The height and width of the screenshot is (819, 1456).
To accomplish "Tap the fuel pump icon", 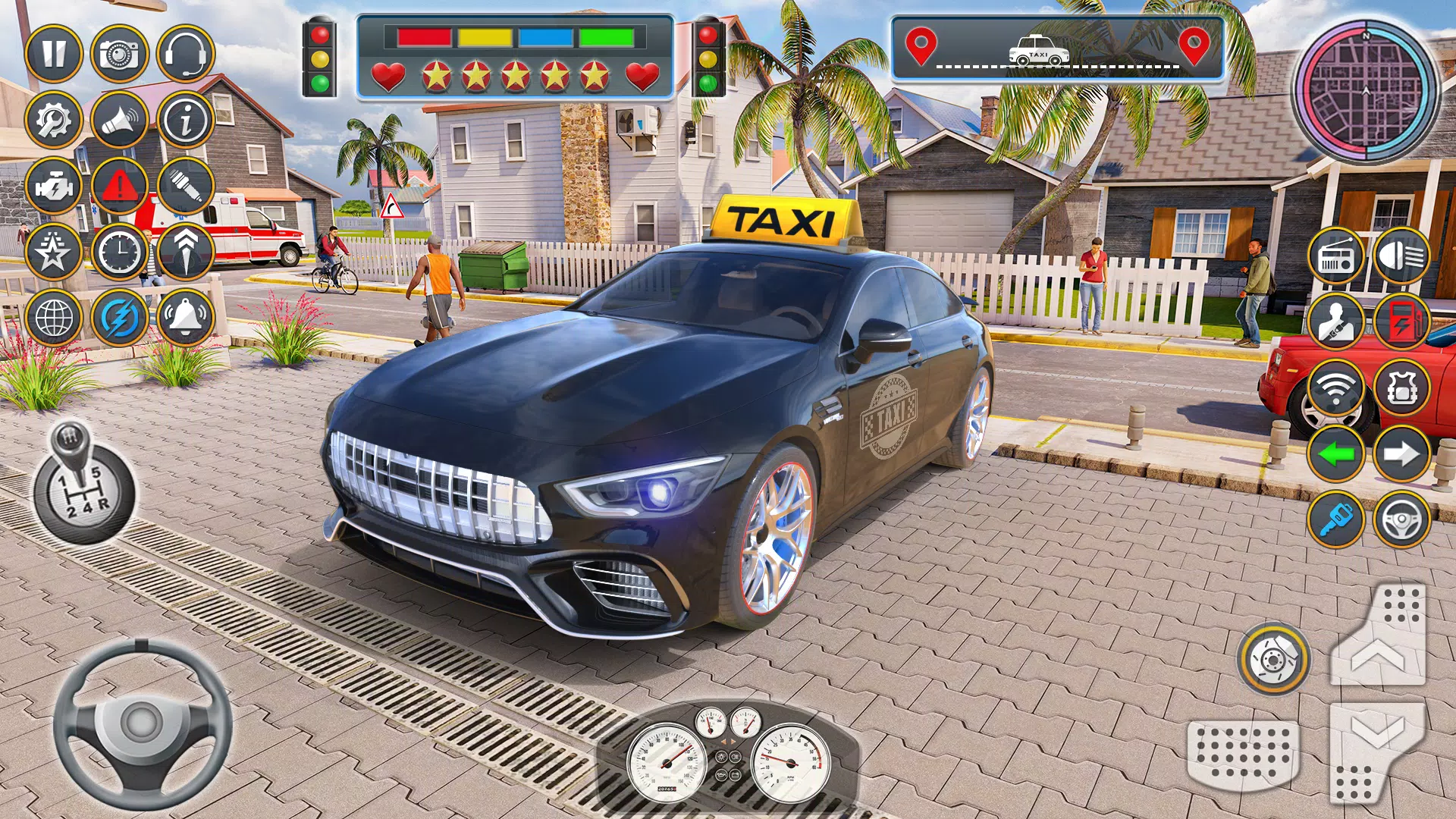I will click(x=1401, y=322).
